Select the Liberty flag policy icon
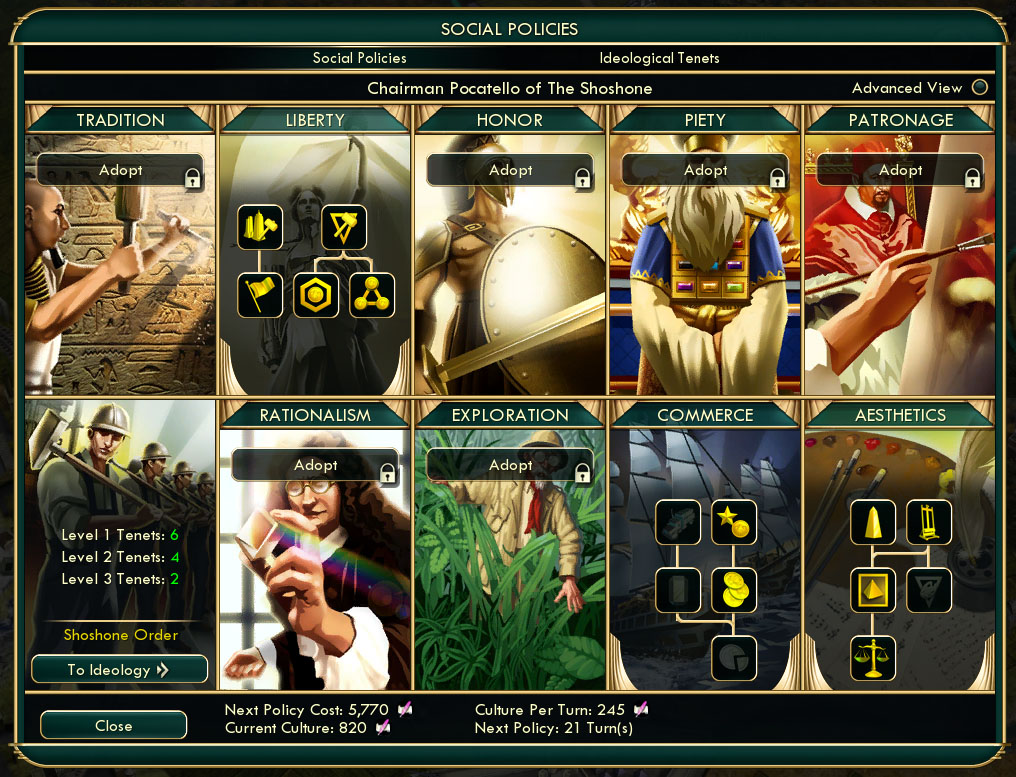 tap(260, 295)
